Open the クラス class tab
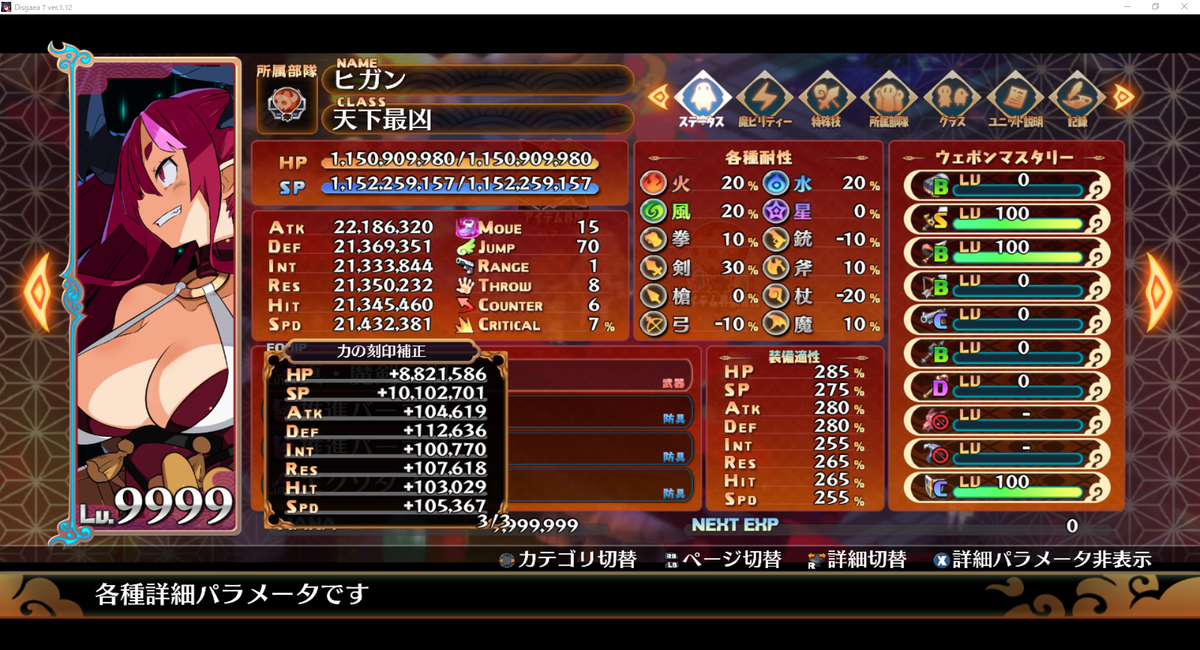 (951, 99)
